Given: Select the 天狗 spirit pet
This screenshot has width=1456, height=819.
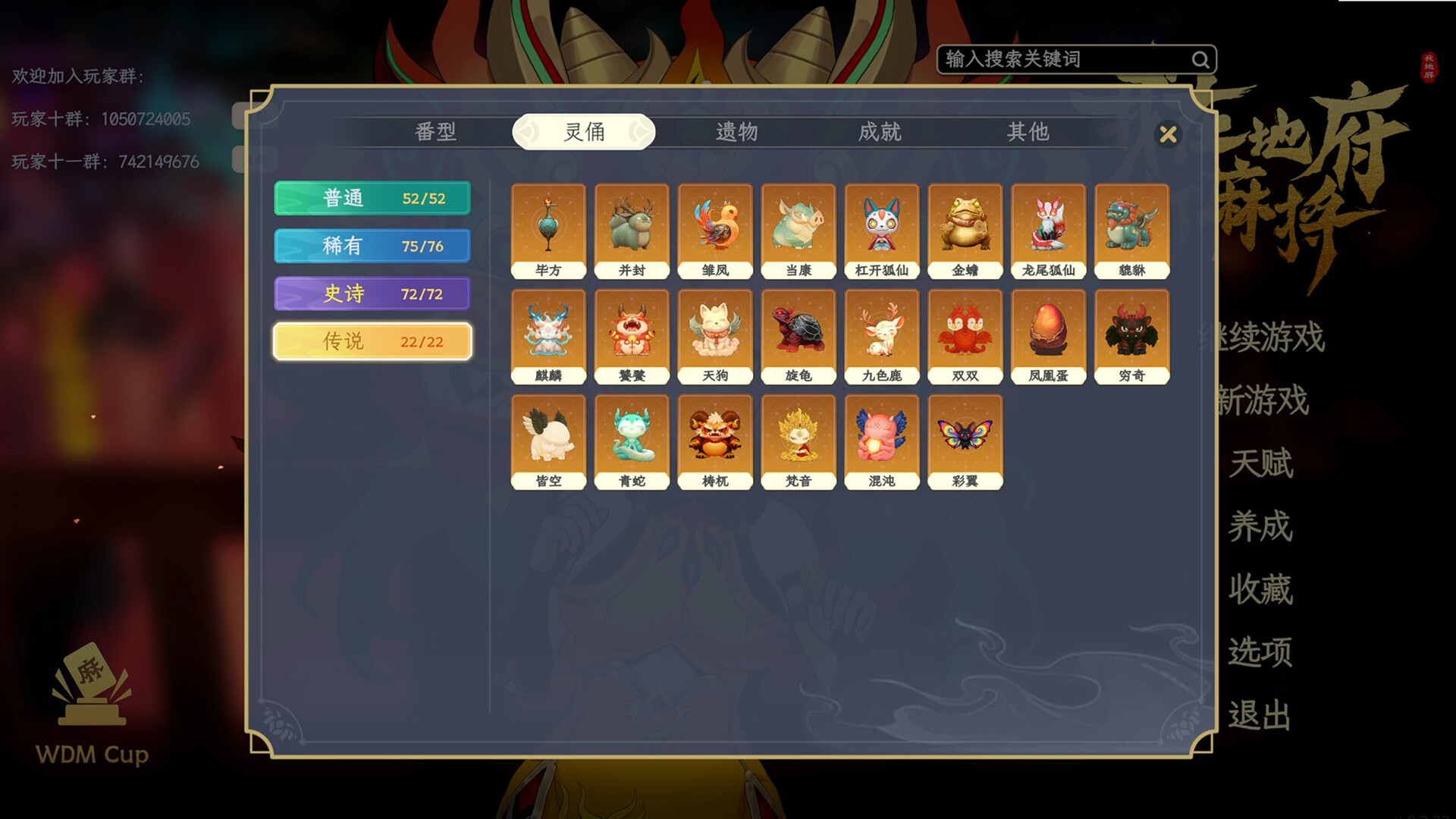Looking at the screenshot, I should (x=715, y=334).
